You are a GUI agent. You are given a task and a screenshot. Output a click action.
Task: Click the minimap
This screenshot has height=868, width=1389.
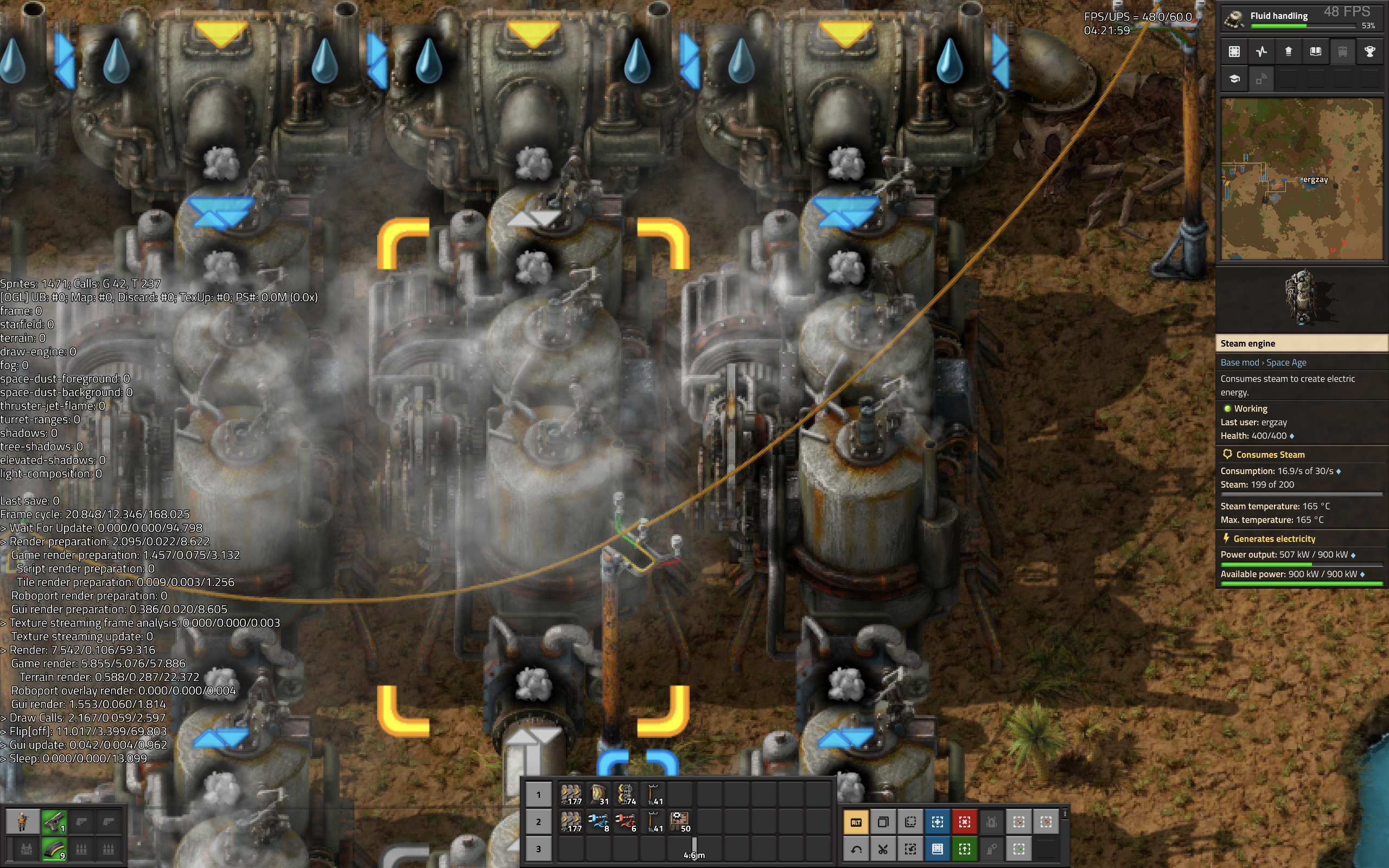click(1301, 178)
